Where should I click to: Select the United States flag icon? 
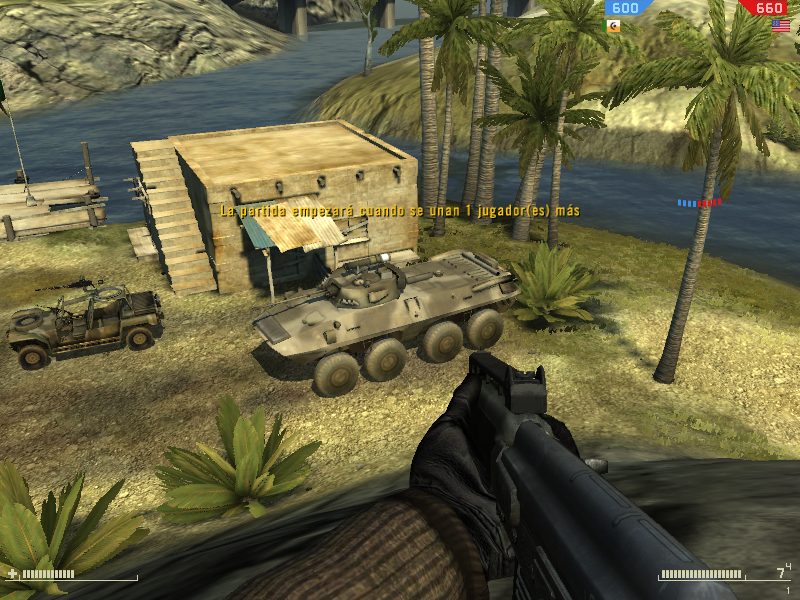(780, 26)
